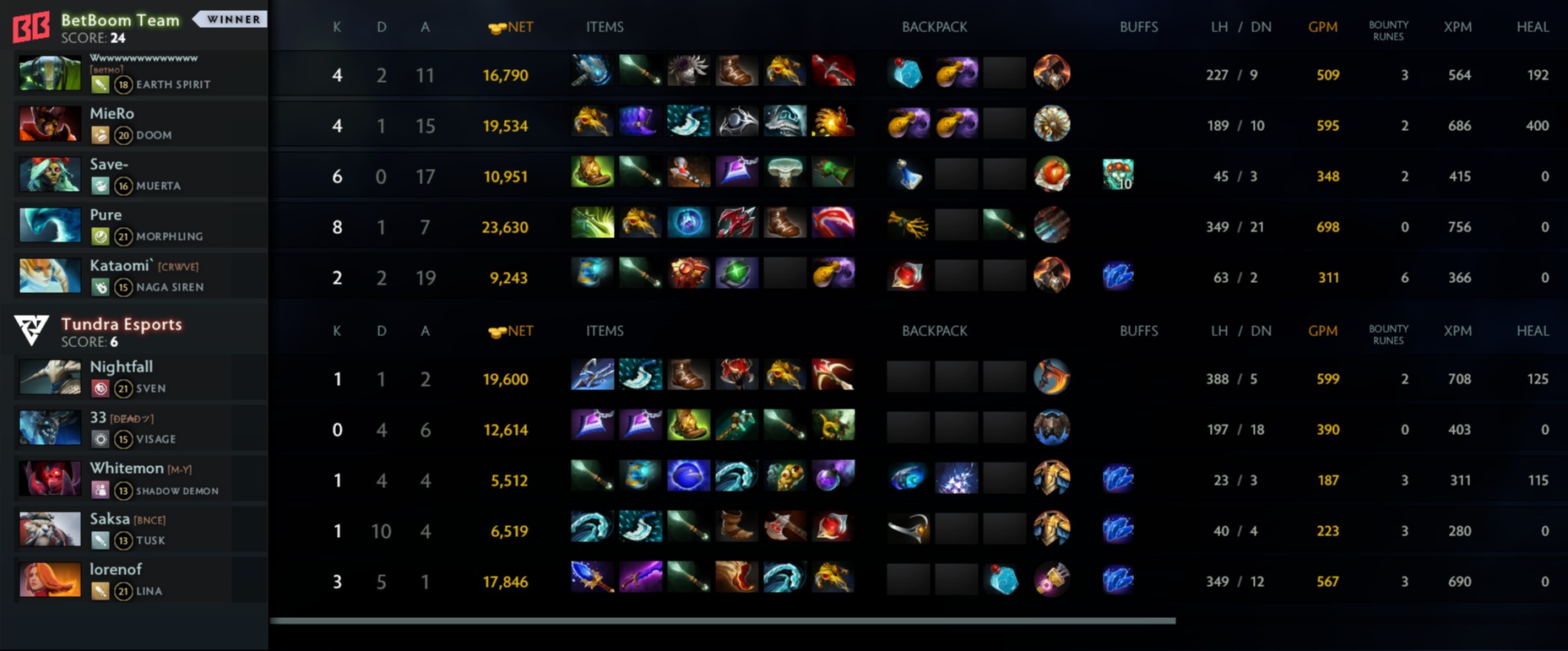Click the Visage portrait for player 33
The image size is (1568, 651).
(51, 428)
